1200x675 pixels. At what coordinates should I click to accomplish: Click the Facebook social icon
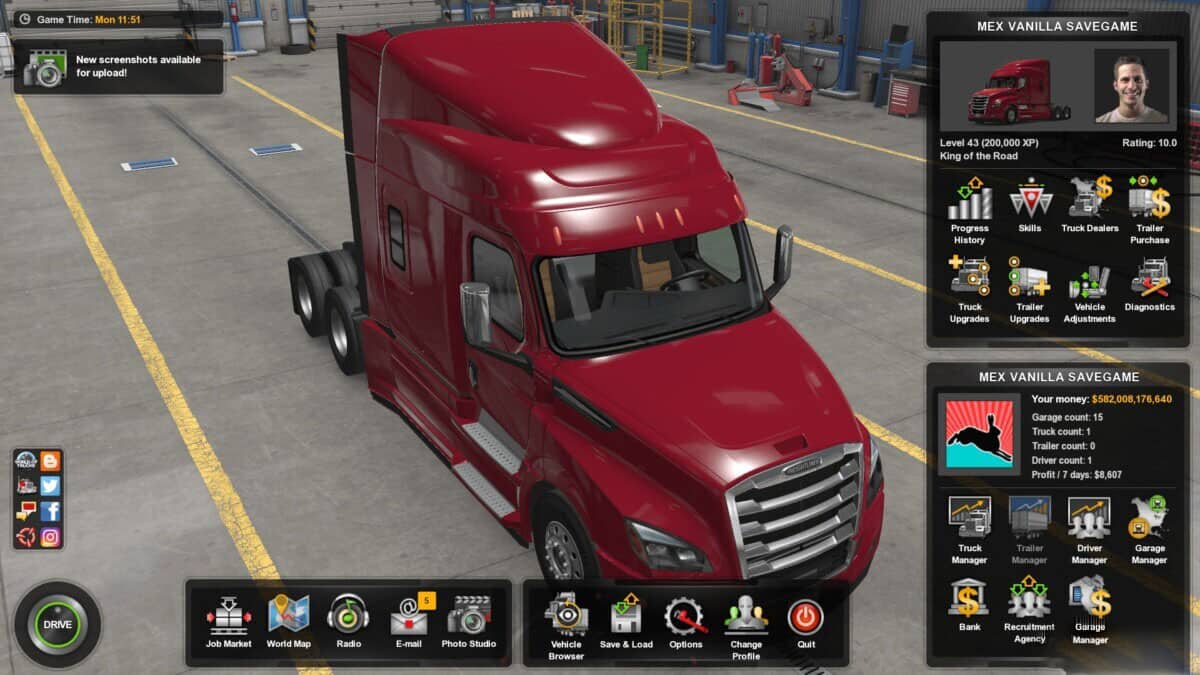click(x=50, y=511)
